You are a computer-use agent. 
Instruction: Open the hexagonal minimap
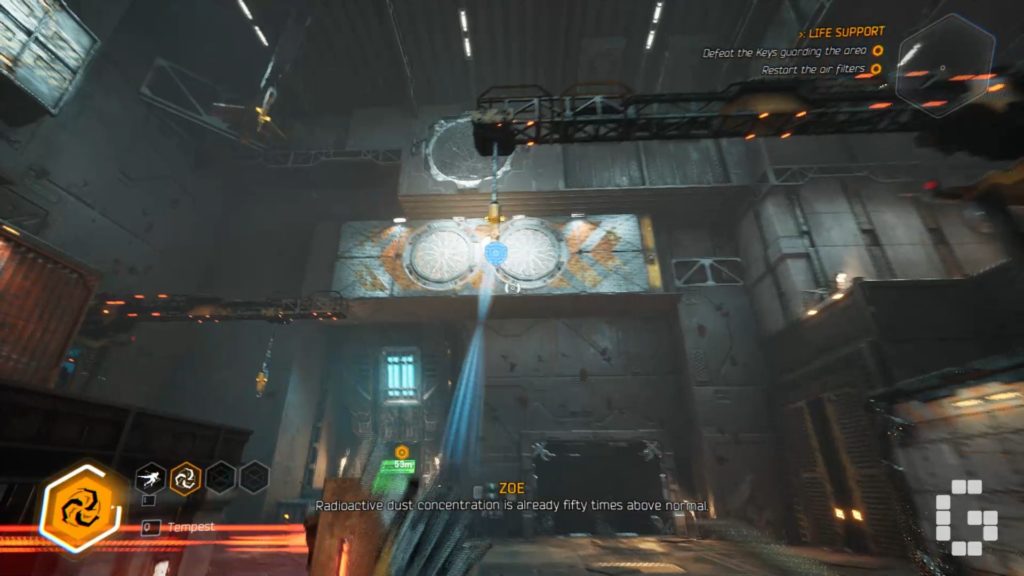pyautogui.click(x=945, y=65)
